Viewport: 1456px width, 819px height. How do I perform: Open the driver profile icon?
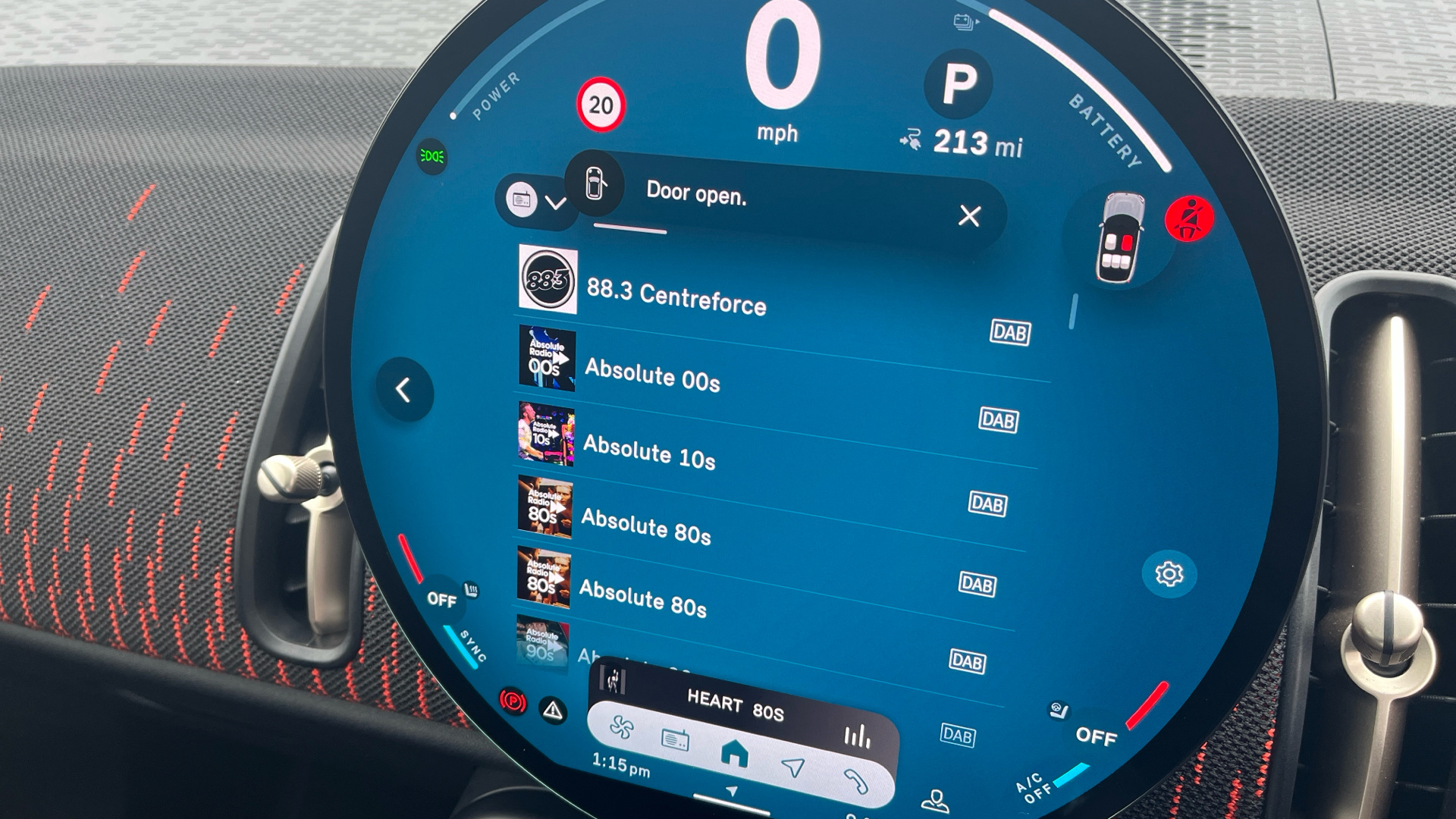coord(936,801)
